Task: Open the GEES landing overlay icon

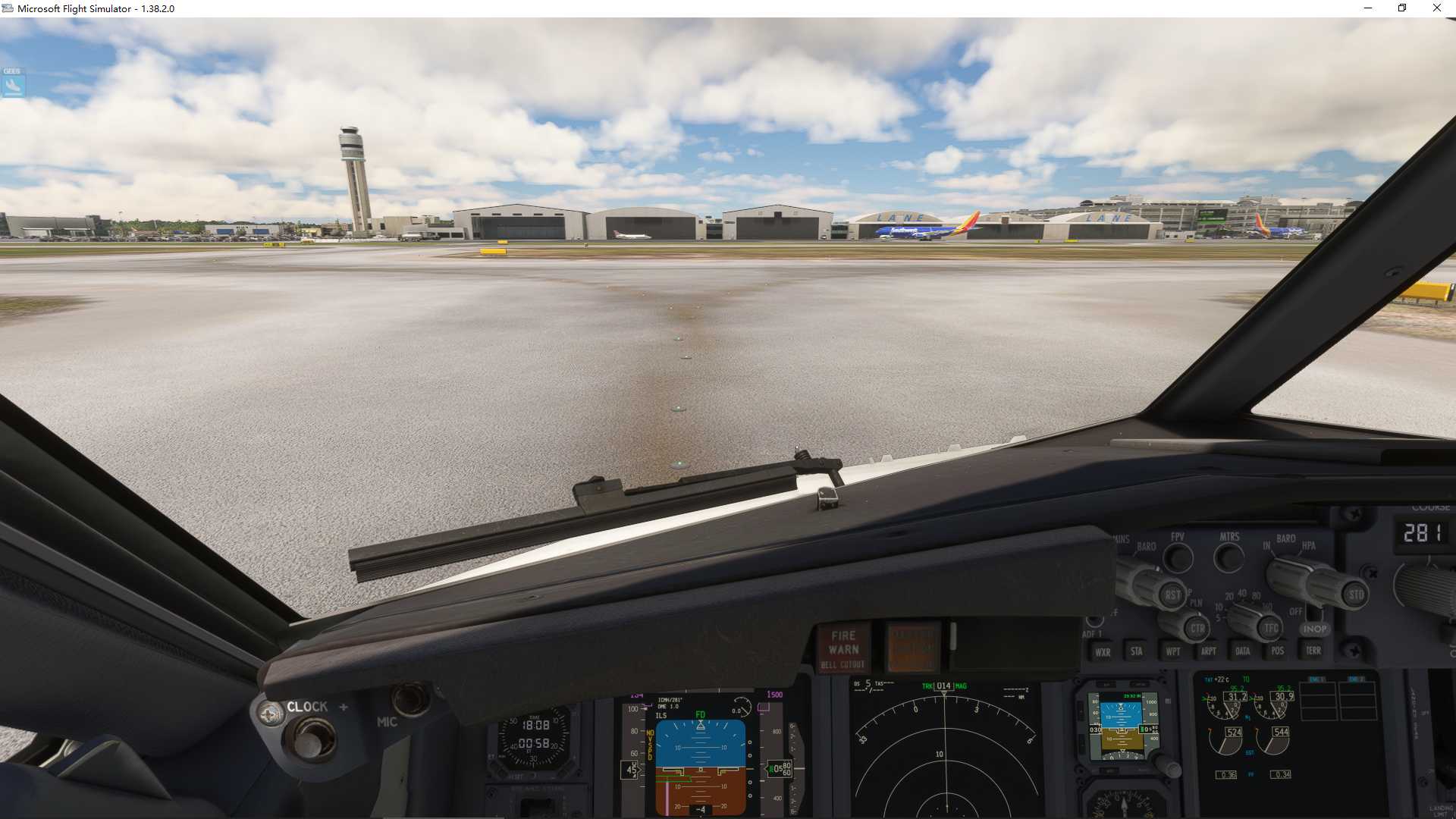Action: coord(13,83)
